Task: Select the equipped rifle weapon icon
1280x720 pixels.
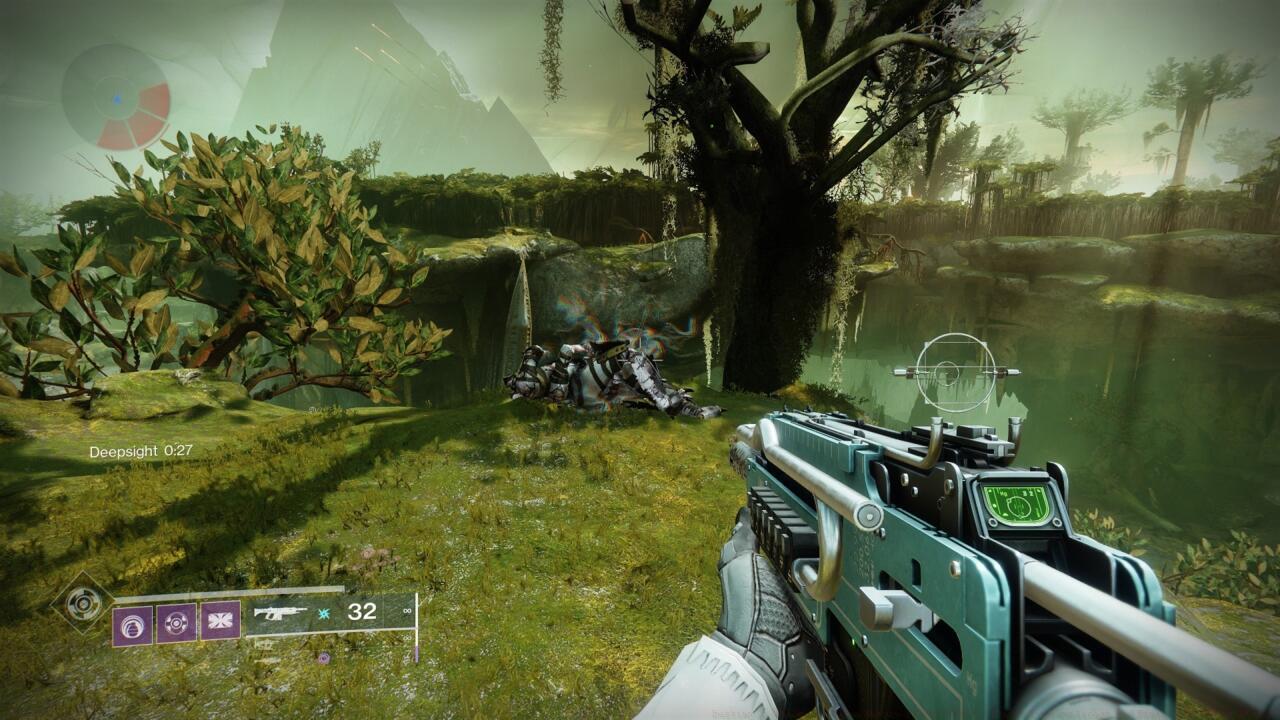Action: tap(280, 612)
